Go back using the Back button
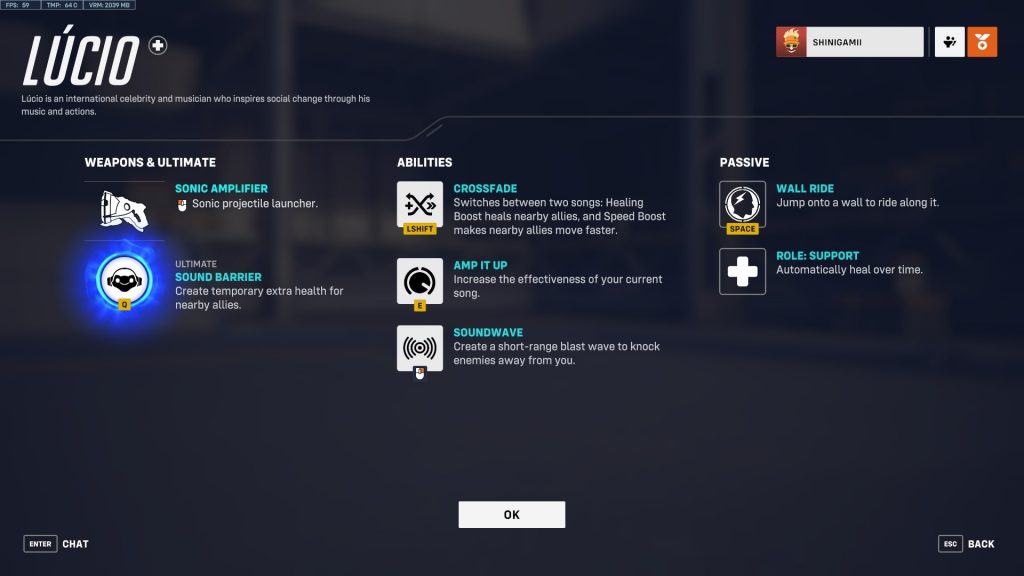This screenshot has height=576, width=1024. pos(966,544)
